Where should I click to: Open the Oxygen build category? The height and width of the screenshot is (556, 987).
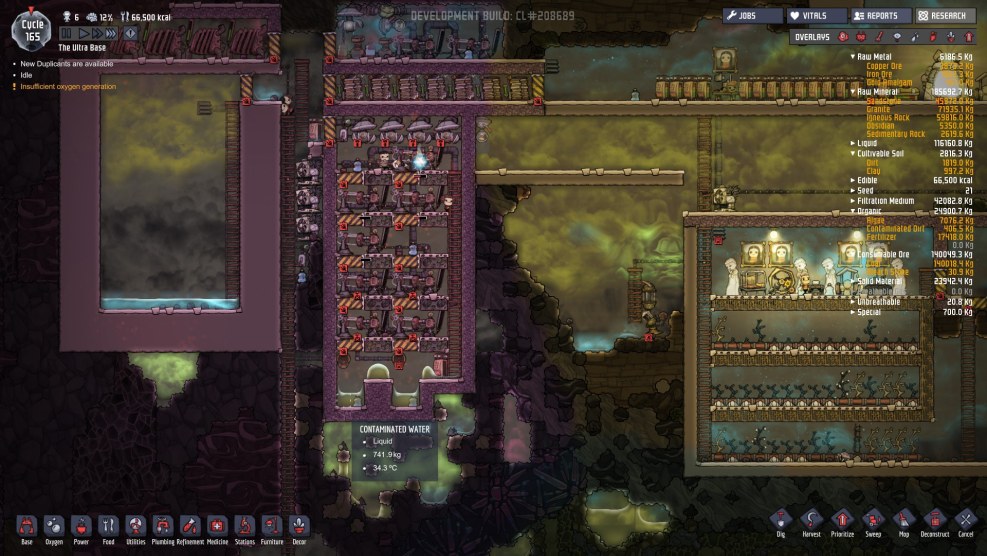pyautogui.click(x=54, y=526)
